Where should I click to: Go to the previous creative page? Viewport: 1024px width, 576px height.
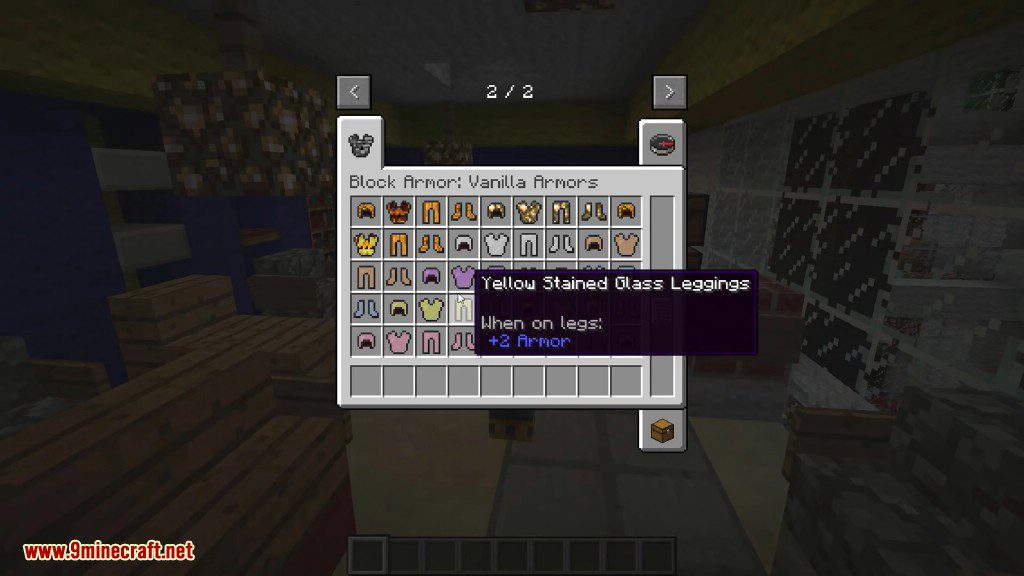[x=353, y=92]
